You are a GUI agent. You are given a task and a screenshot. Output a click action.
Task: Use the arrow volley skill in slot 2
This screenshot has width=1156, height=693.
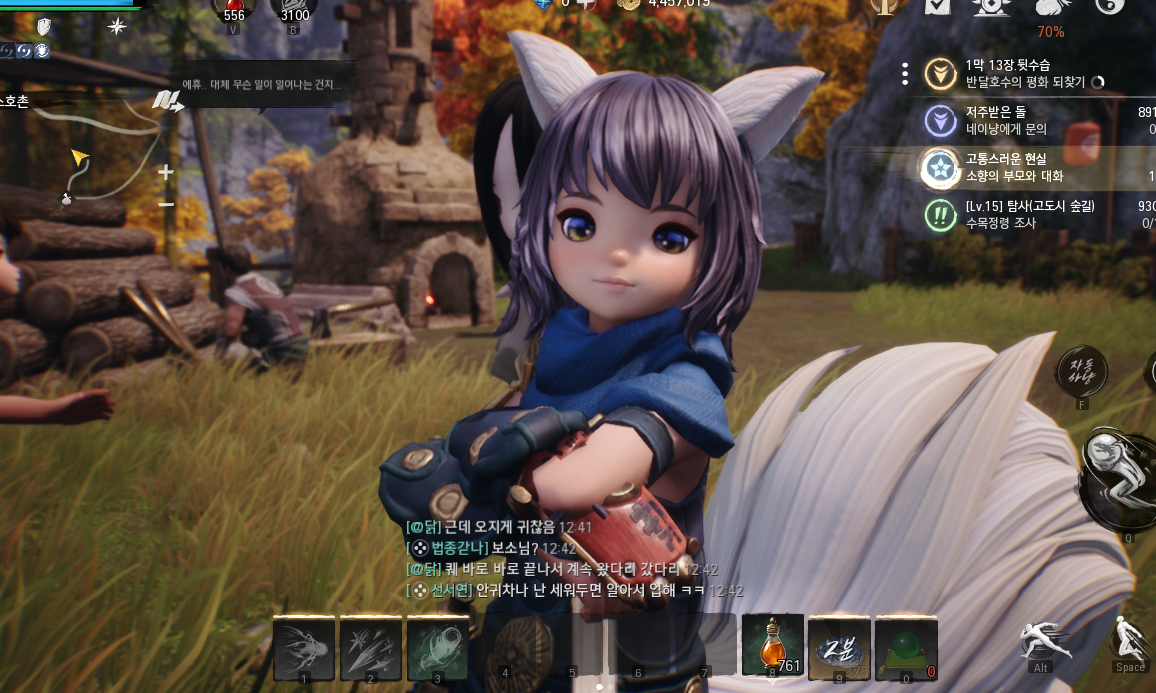coord(371,645)
